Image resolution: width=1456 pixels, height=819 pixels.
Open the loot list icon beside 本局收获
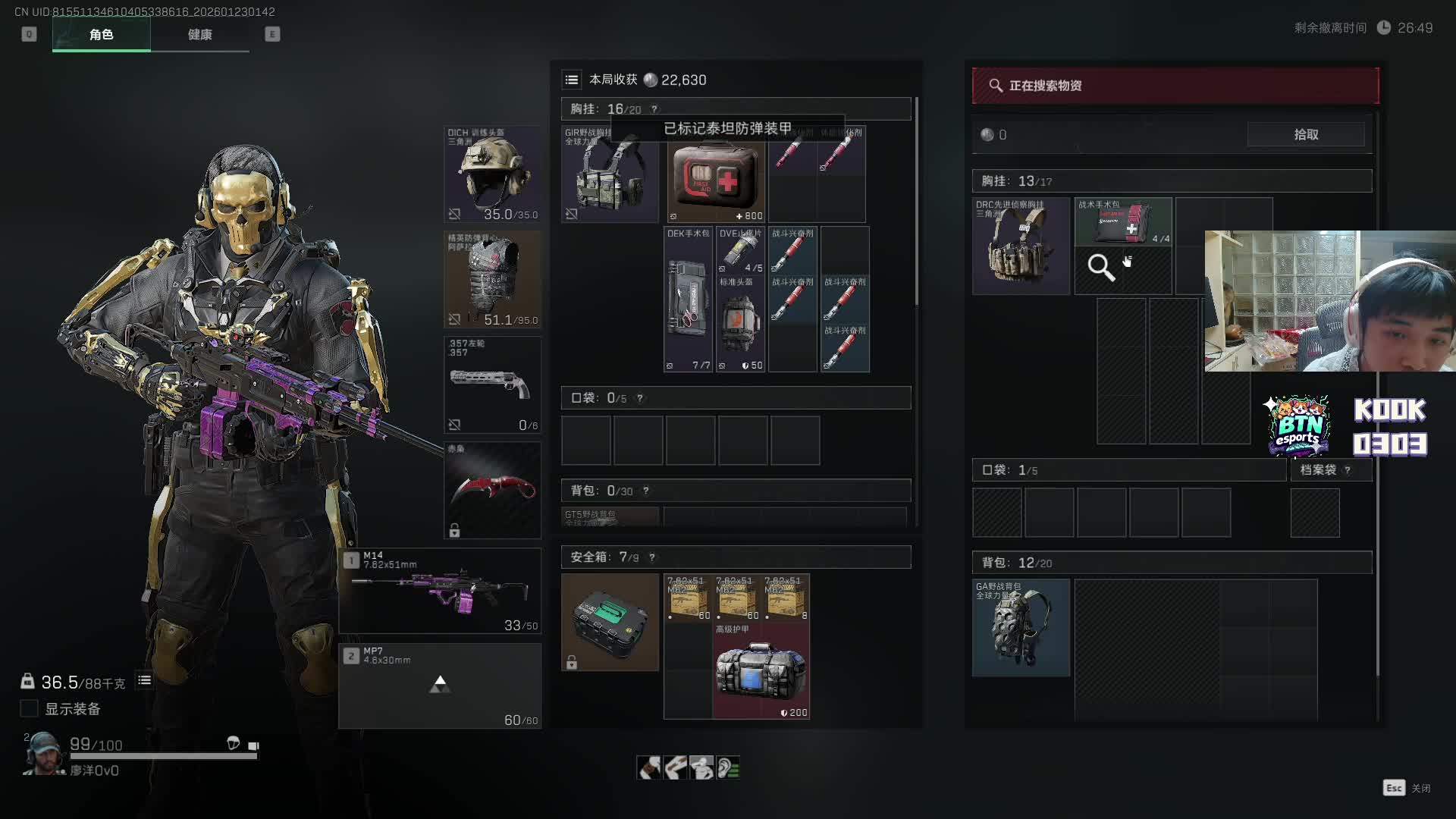point(572,80)
